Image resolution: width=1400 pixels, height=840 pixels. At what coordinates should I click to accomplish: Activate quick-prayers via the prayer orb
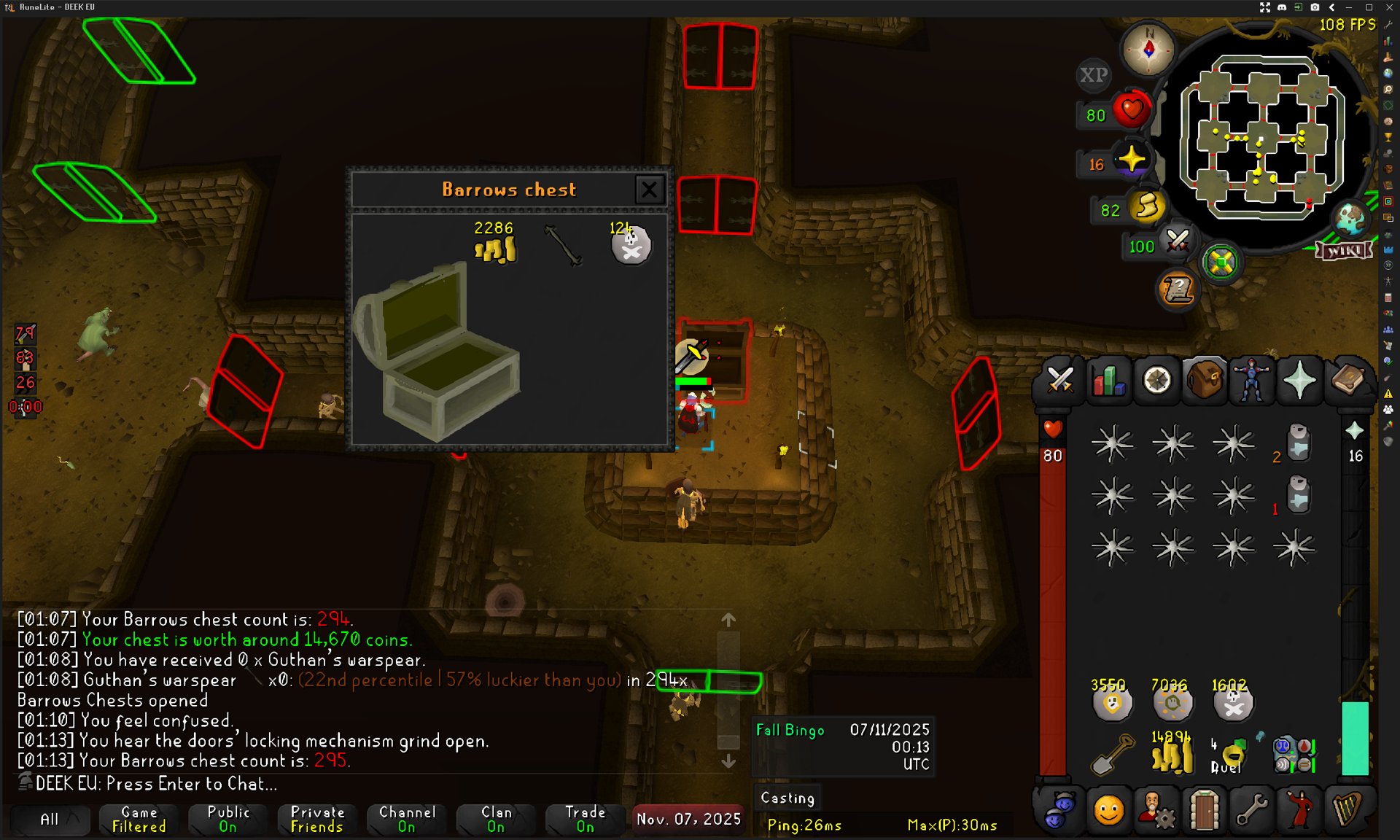click(1131, 161)
